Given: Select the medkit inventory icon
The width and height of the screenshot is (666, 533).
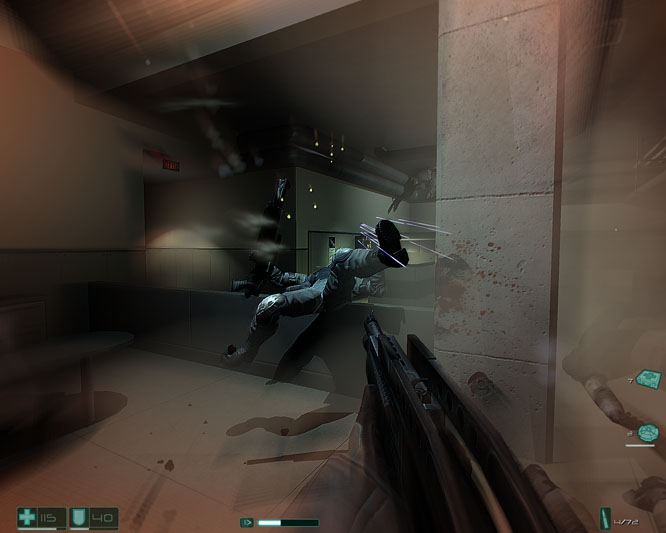Looking at the screenshot, I should 646,378.
